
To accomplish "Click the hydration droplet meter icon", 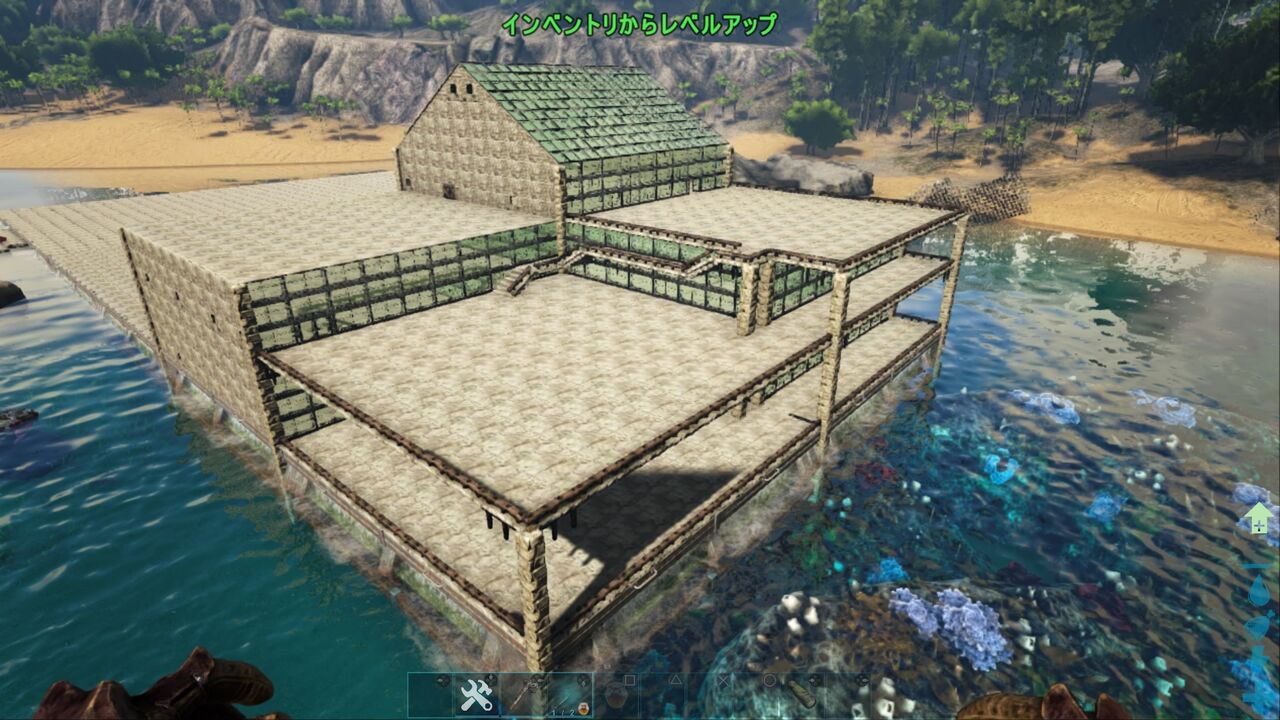I will pyautogui.click(x=1259, y=589).
